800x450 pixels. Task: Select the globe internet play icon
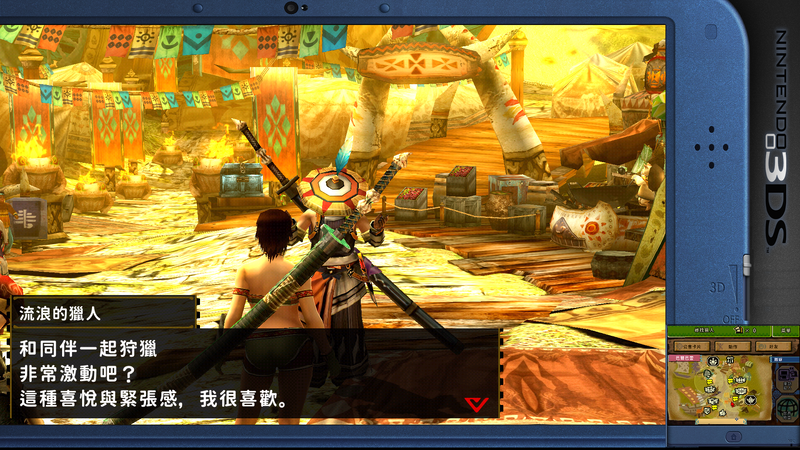coord(787,408)
